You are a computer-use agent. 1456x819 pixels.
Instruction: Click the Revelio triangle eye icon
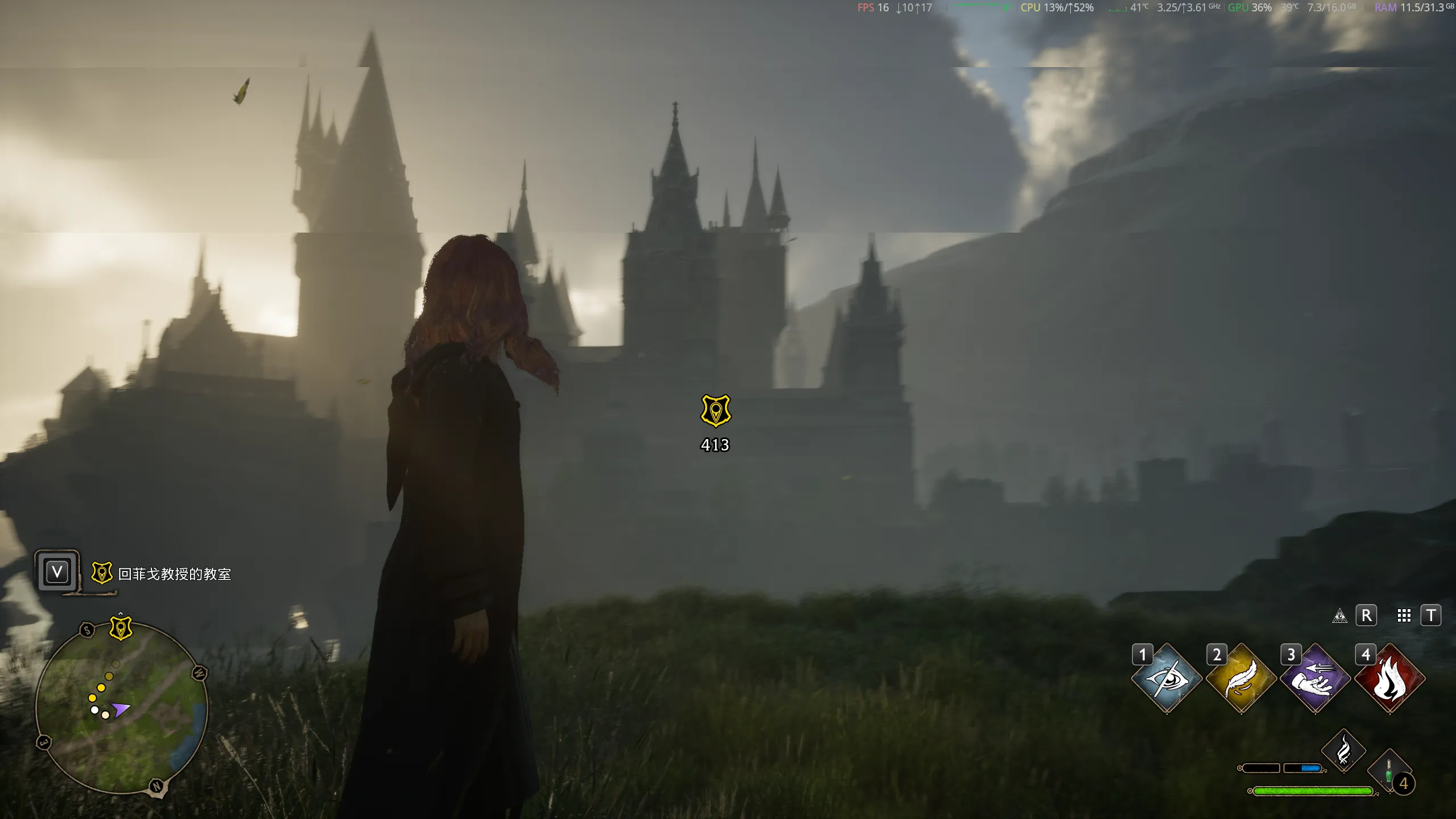(x=1340, y=616)
